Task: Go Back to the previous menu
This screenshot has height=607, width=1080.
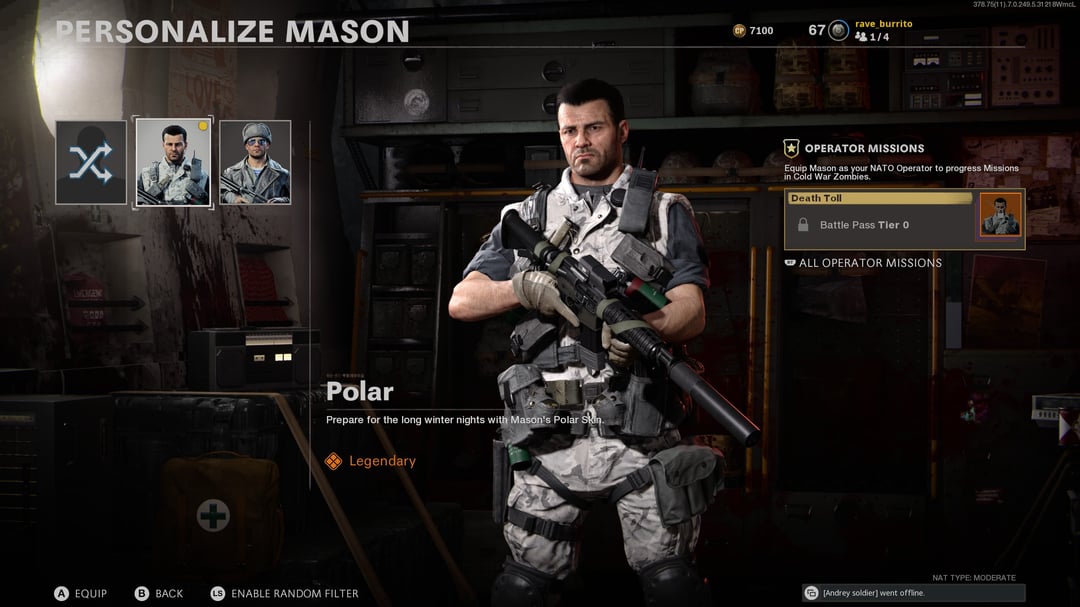Action: click(159, 594)
